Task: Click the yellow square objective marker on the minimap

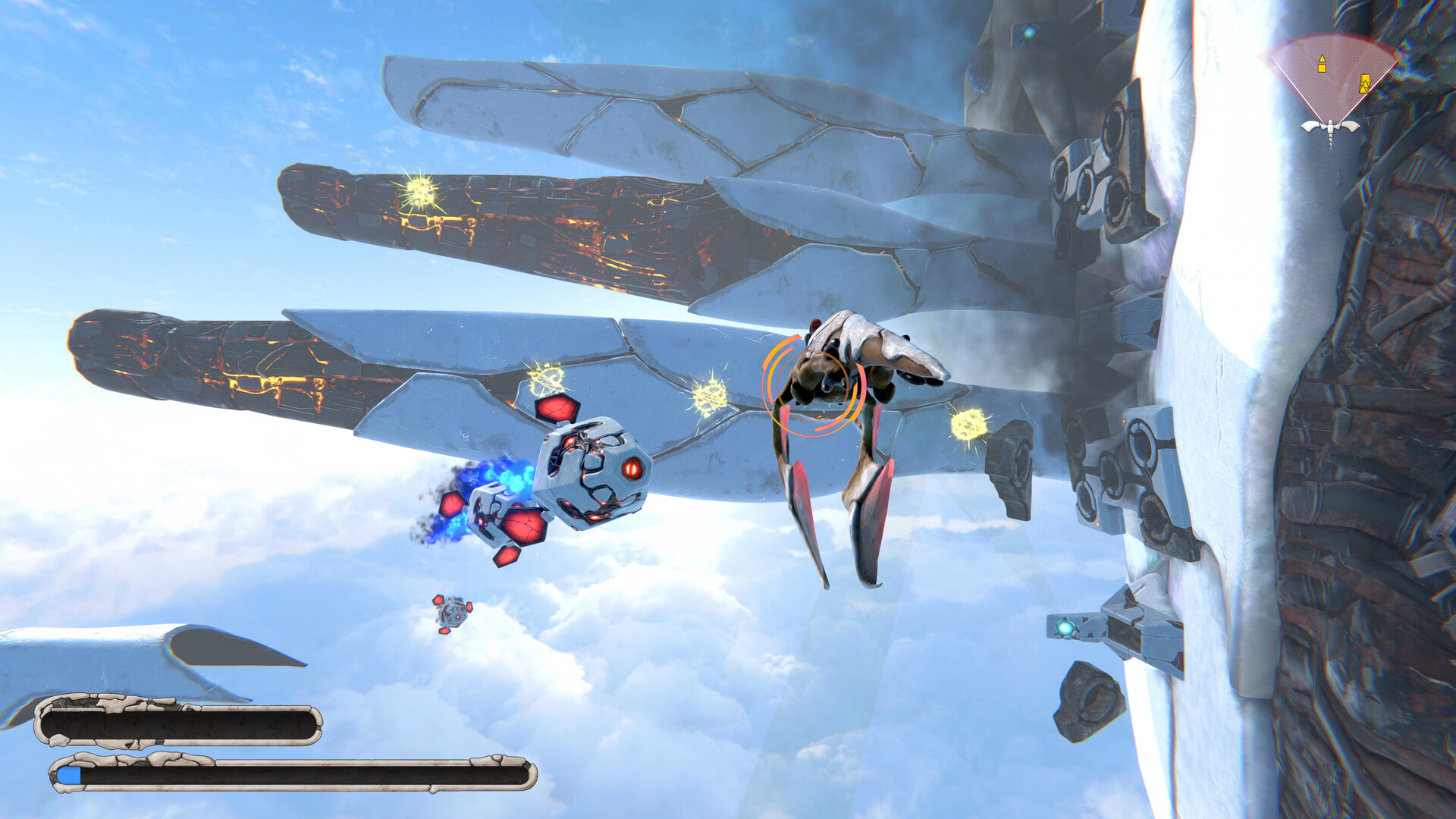Action: [1322, 68]
